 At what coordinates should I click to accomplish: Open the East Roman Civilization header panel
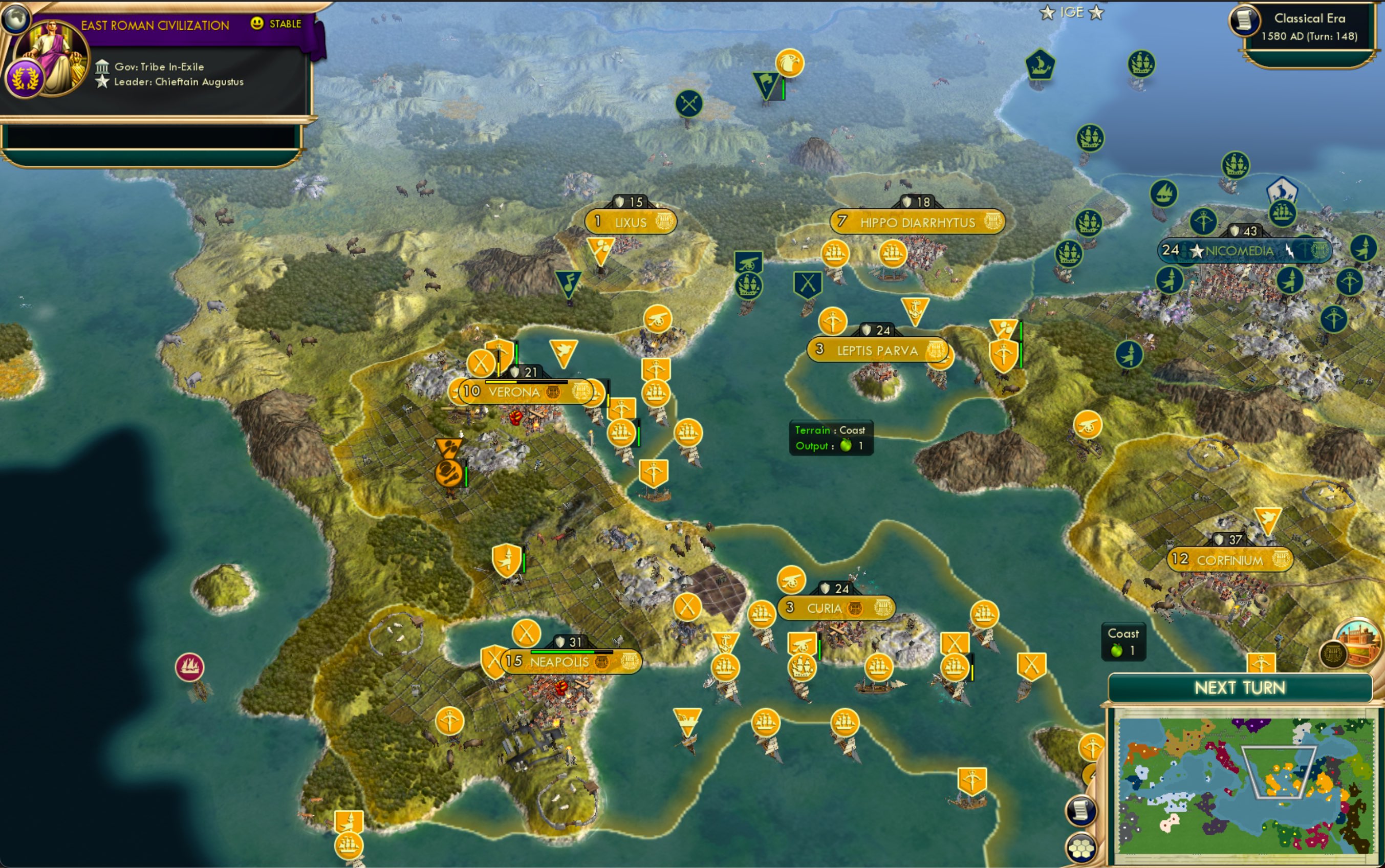(155, 24)
